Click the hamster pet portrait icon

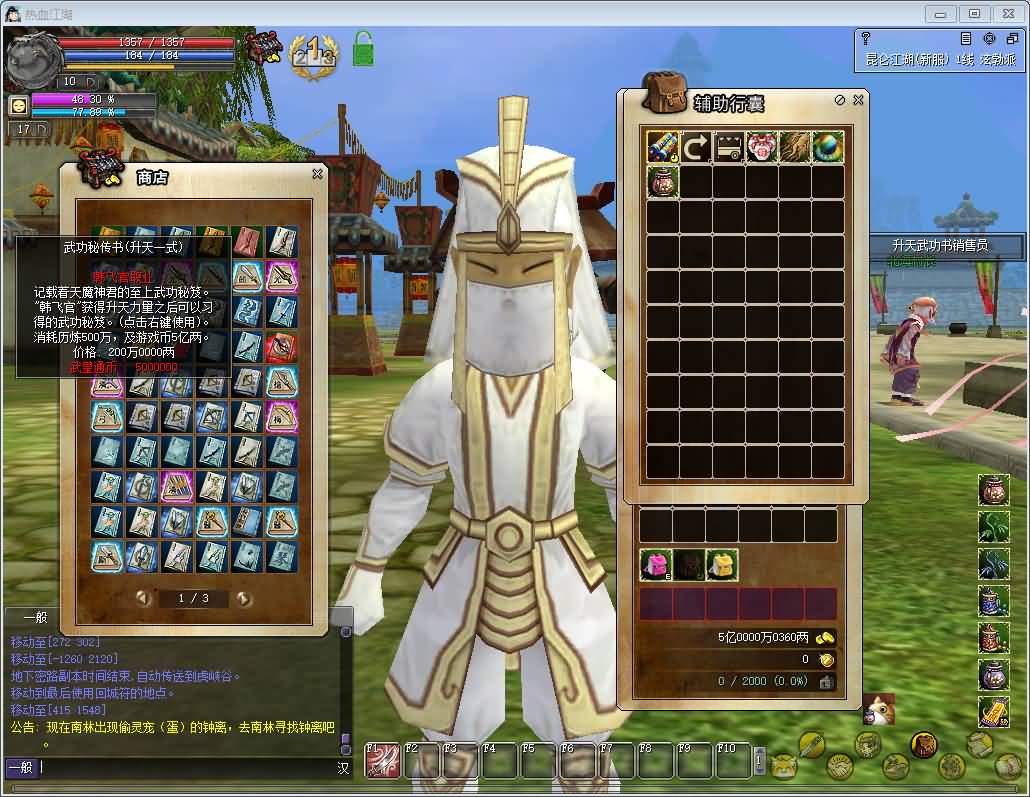(879, 708)
